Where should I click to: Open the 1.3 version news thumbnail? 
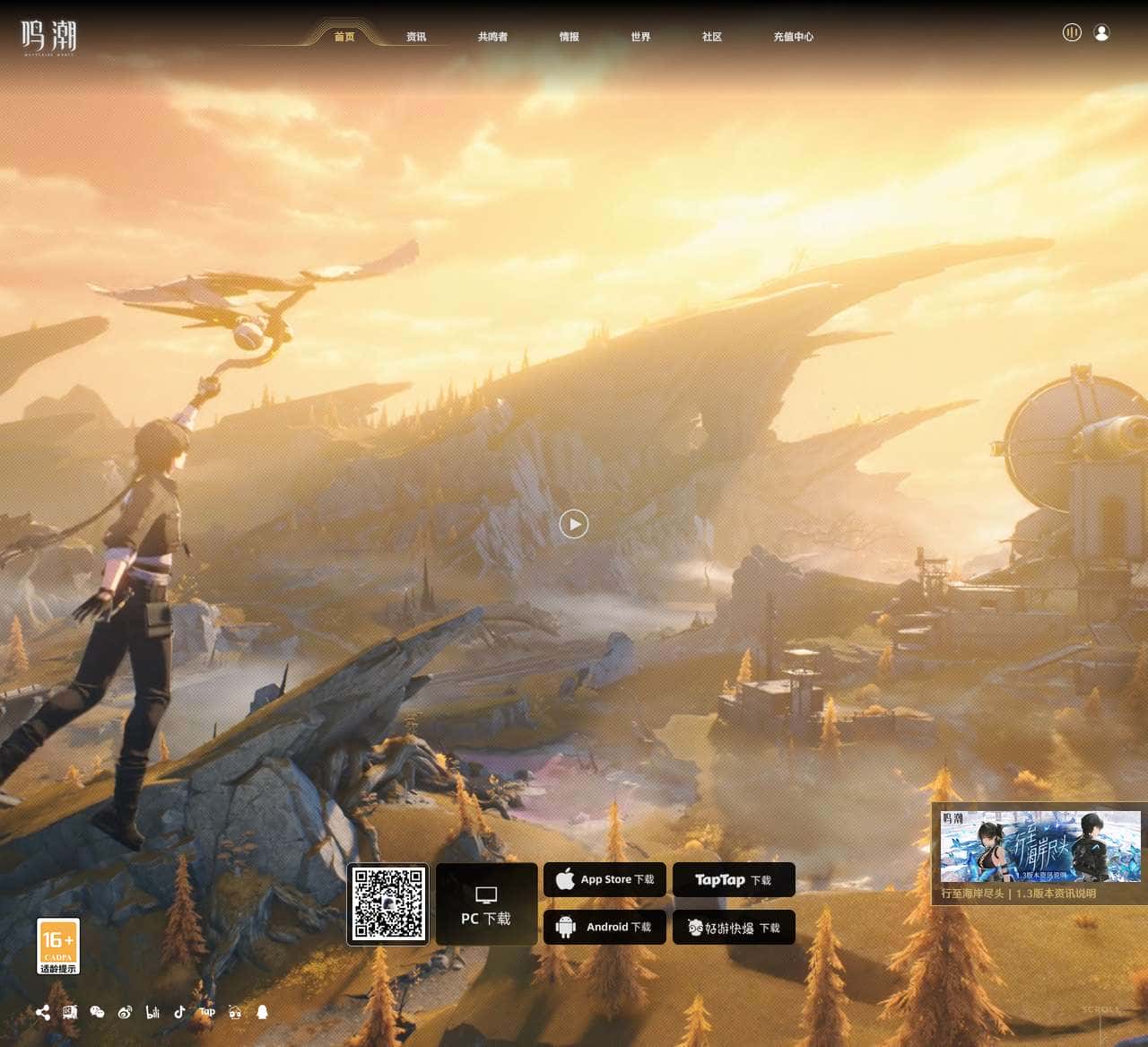1040,847
